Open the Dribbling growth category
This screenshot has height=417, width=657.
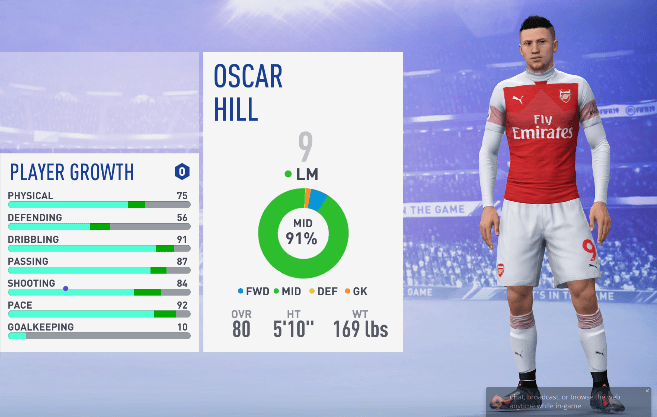pyautogui.click(x=98, y=244)
